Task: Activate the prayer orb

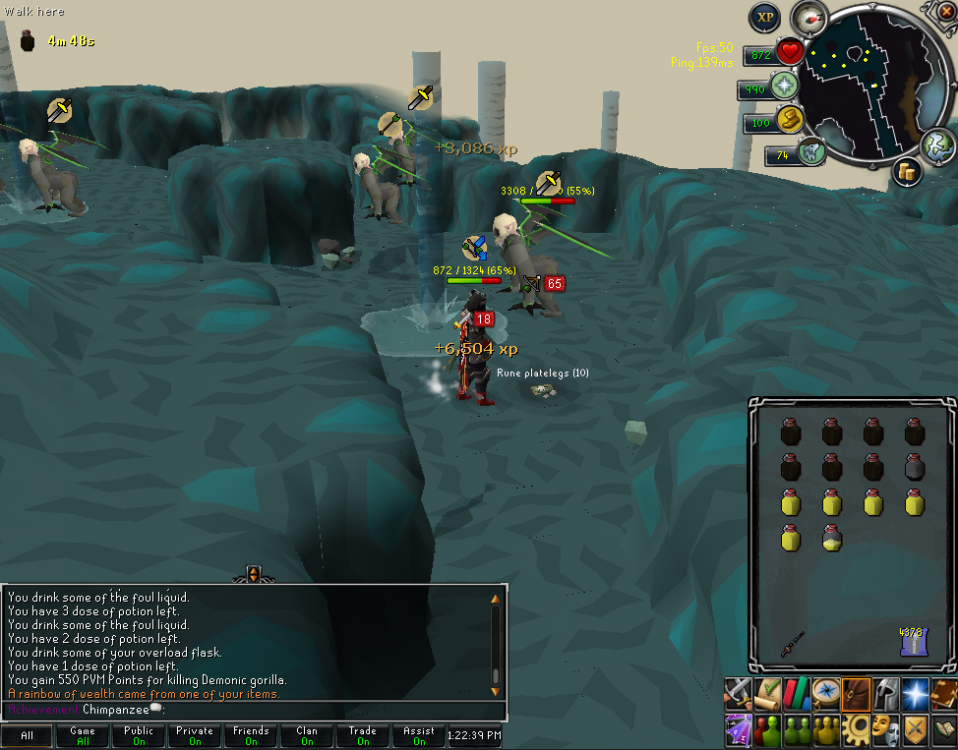Action: coord(784,87)
